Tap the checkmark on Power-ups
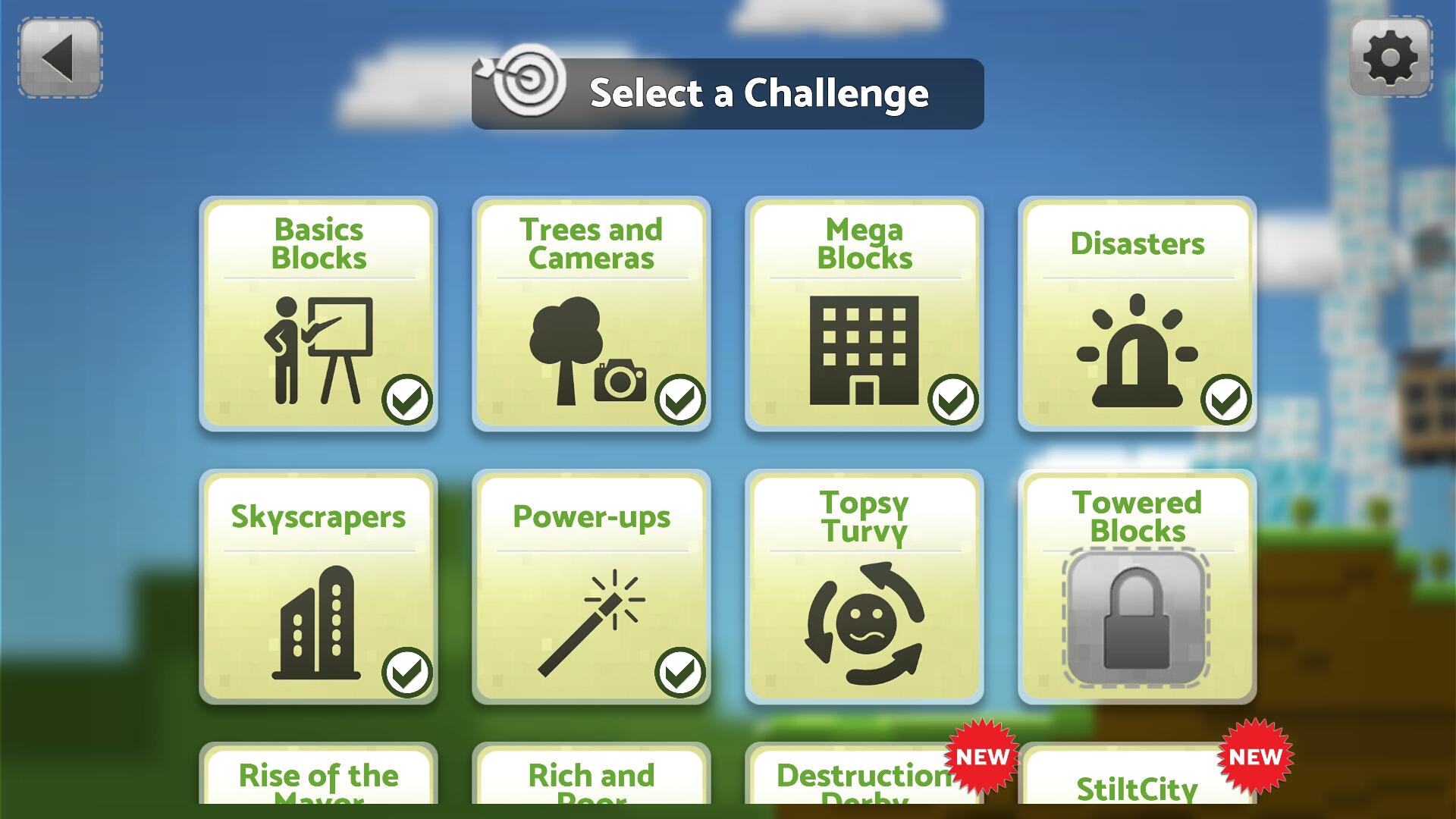This screenshot has width=1456, height=819. click(681, 671)
